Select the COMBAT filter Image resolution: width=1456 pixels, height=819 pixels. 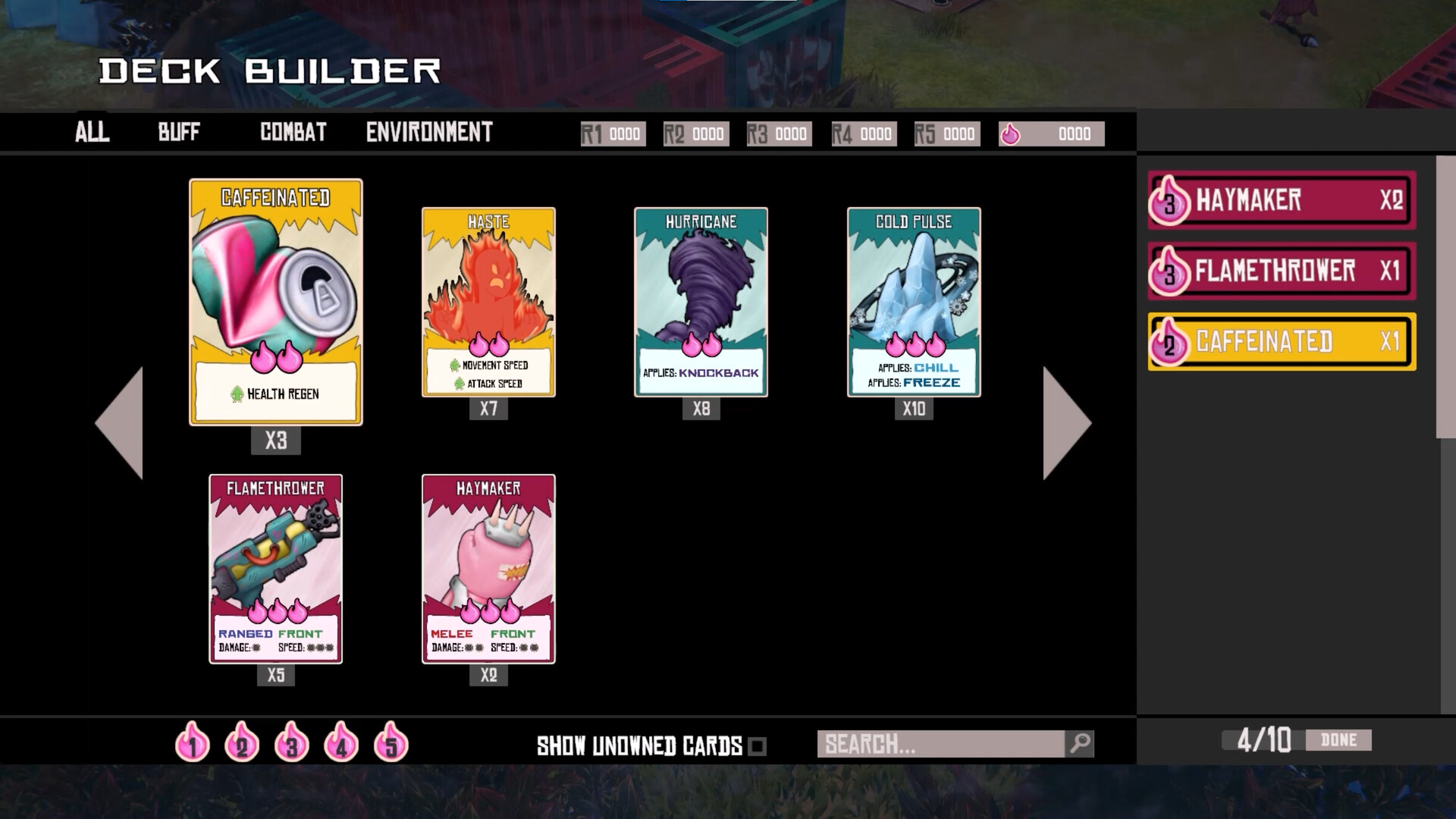(x=293, y=133)
